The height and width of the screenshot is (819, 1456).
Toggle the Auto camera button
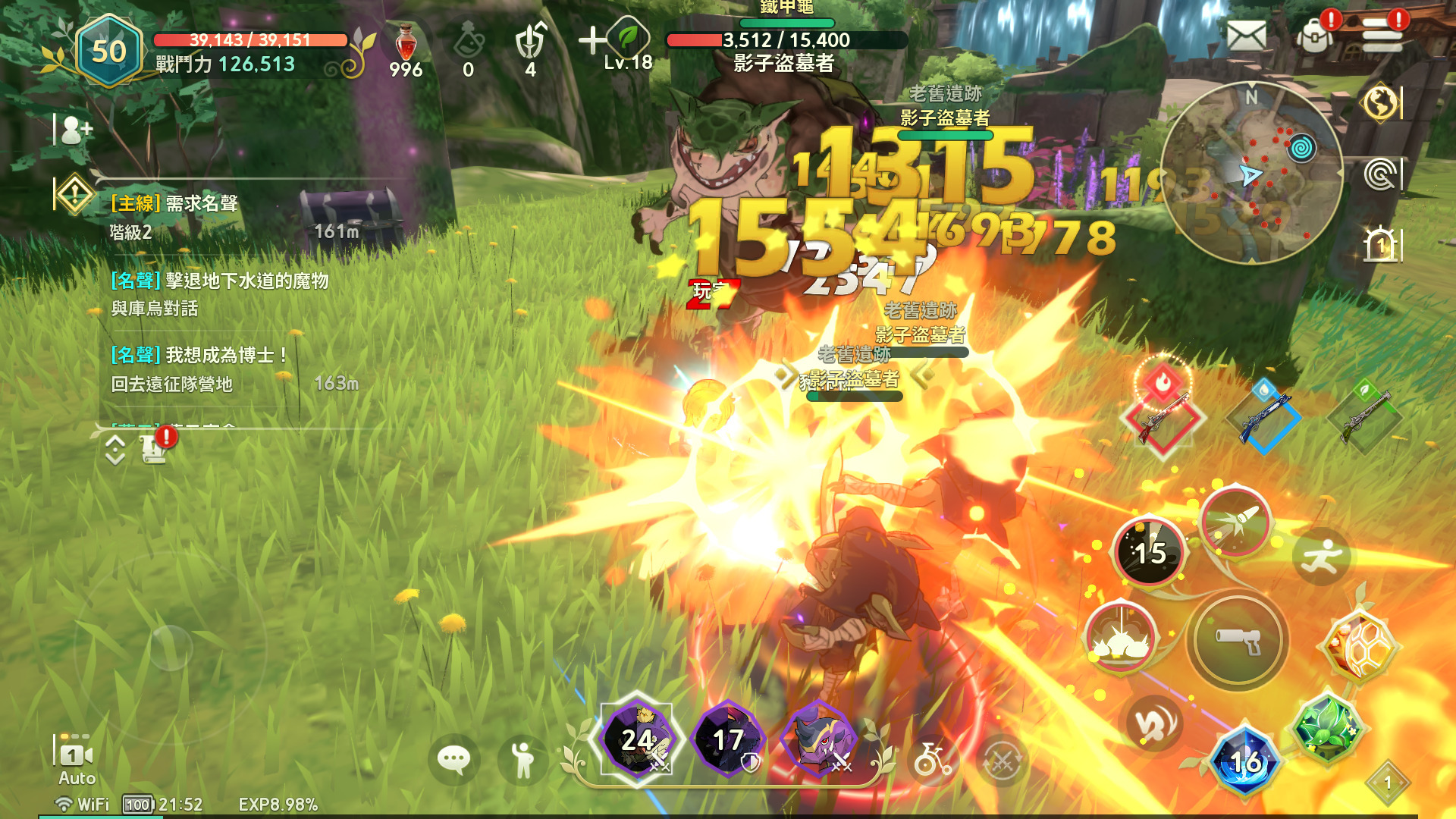point(76,758)
